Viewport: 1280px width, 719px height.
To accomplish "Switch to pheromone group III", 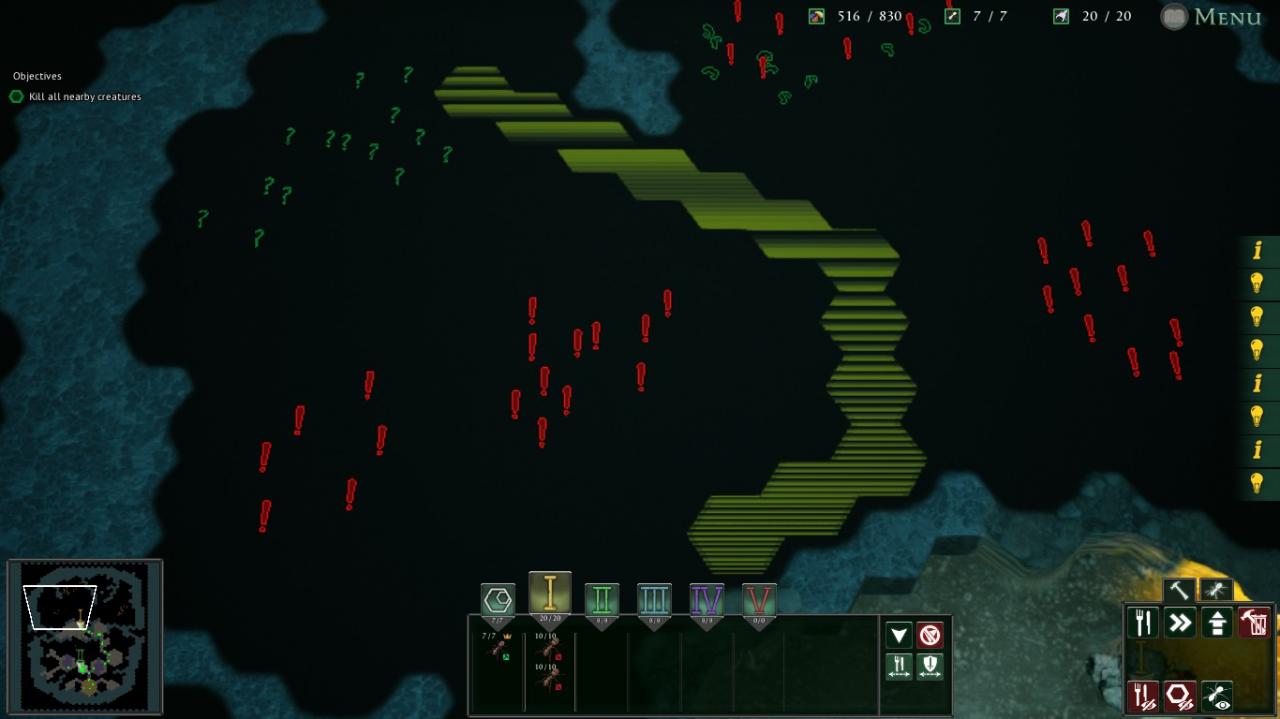I will click(x=654, y=601).
